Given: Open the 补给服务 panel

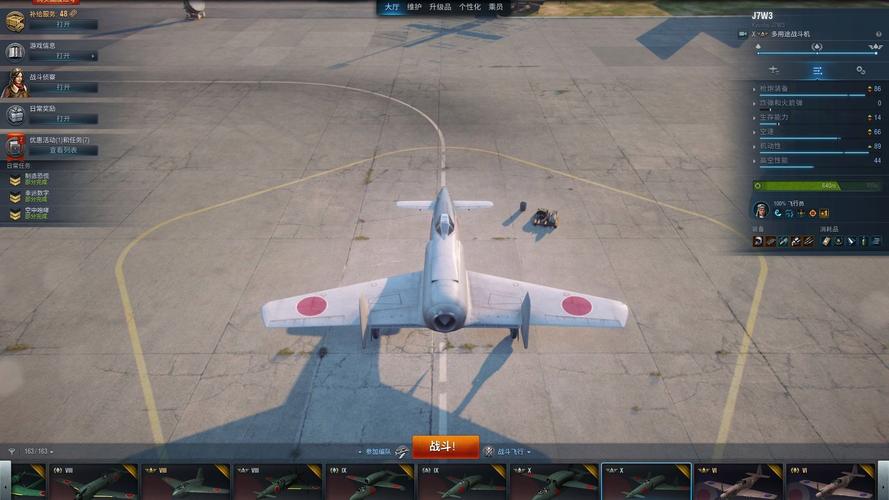Looking at the screenshot, I should pyautogui.click(x=63, y=24).
